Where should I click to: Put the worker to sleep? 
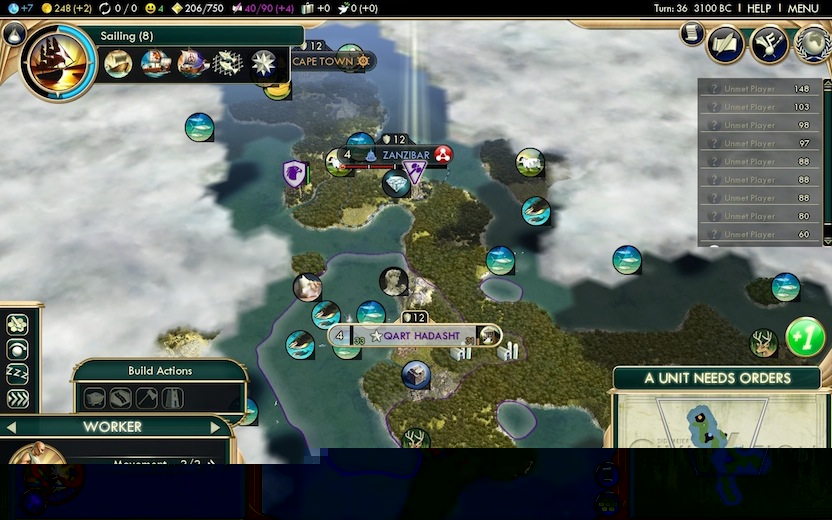pos(17,374)
